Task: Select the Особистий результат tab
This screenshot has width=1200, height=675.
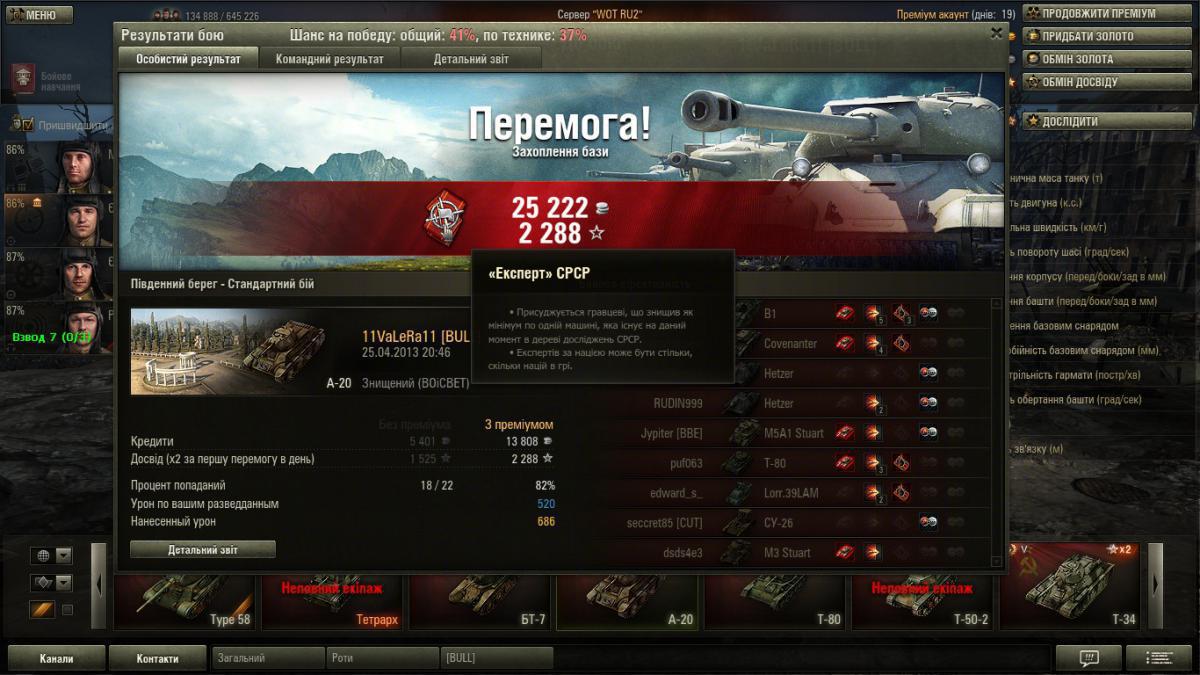Action: (x=188, y=59)
